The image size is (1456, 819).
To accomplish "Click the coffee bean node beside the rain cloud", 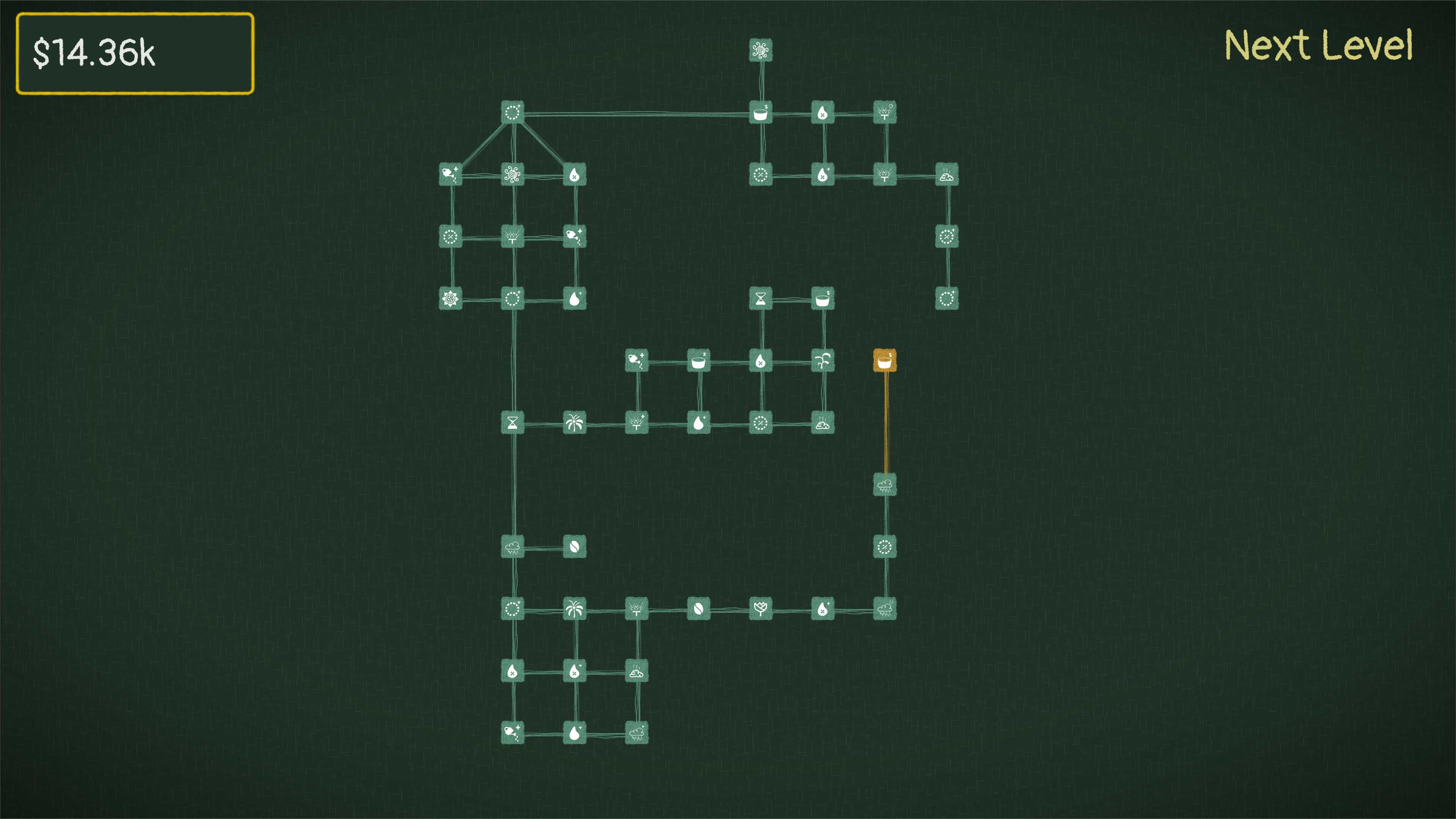I will (576, 546).
